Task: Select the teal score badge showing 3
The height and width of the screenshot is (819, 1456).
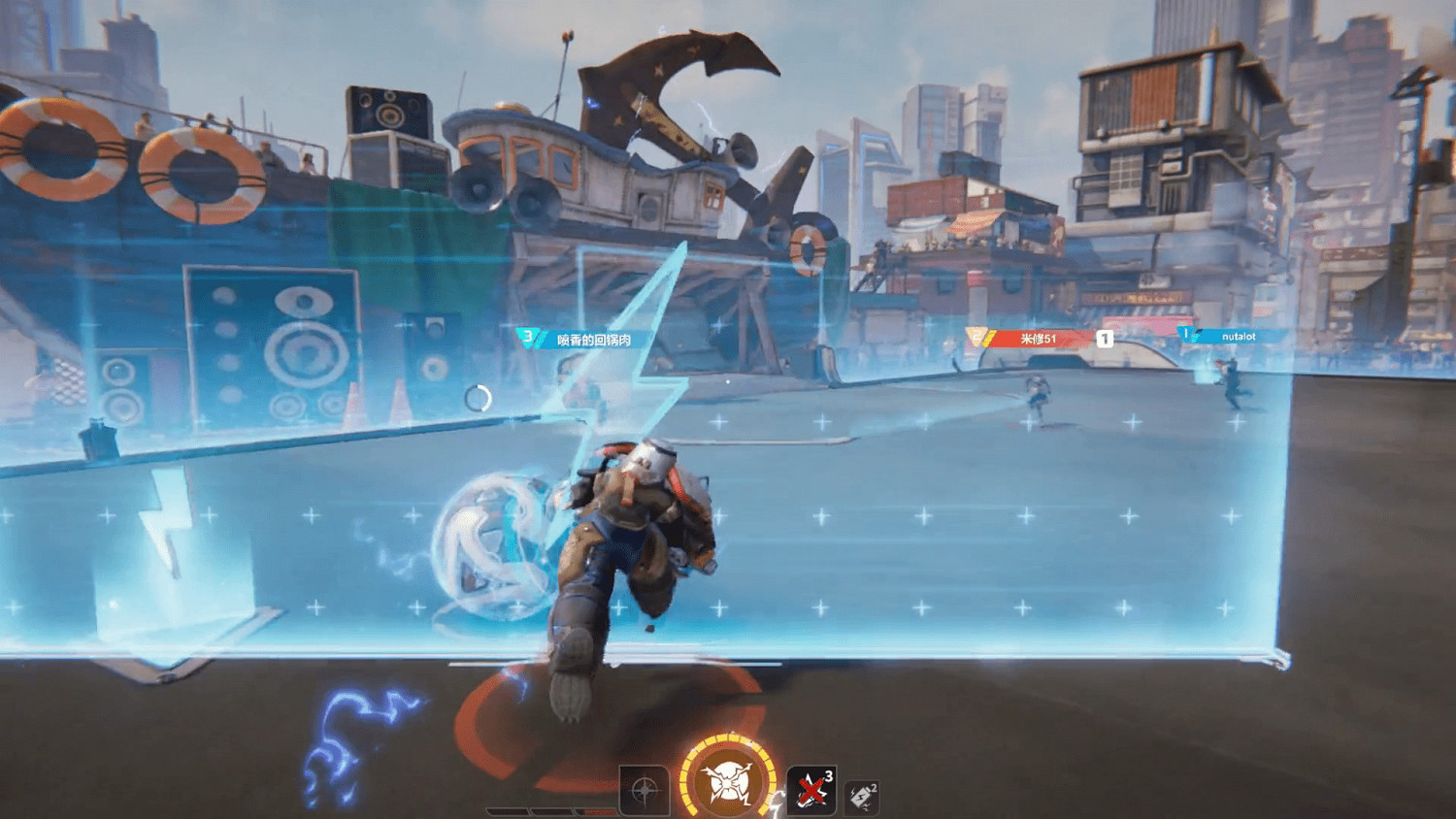Action: click(x=527, y=338)
